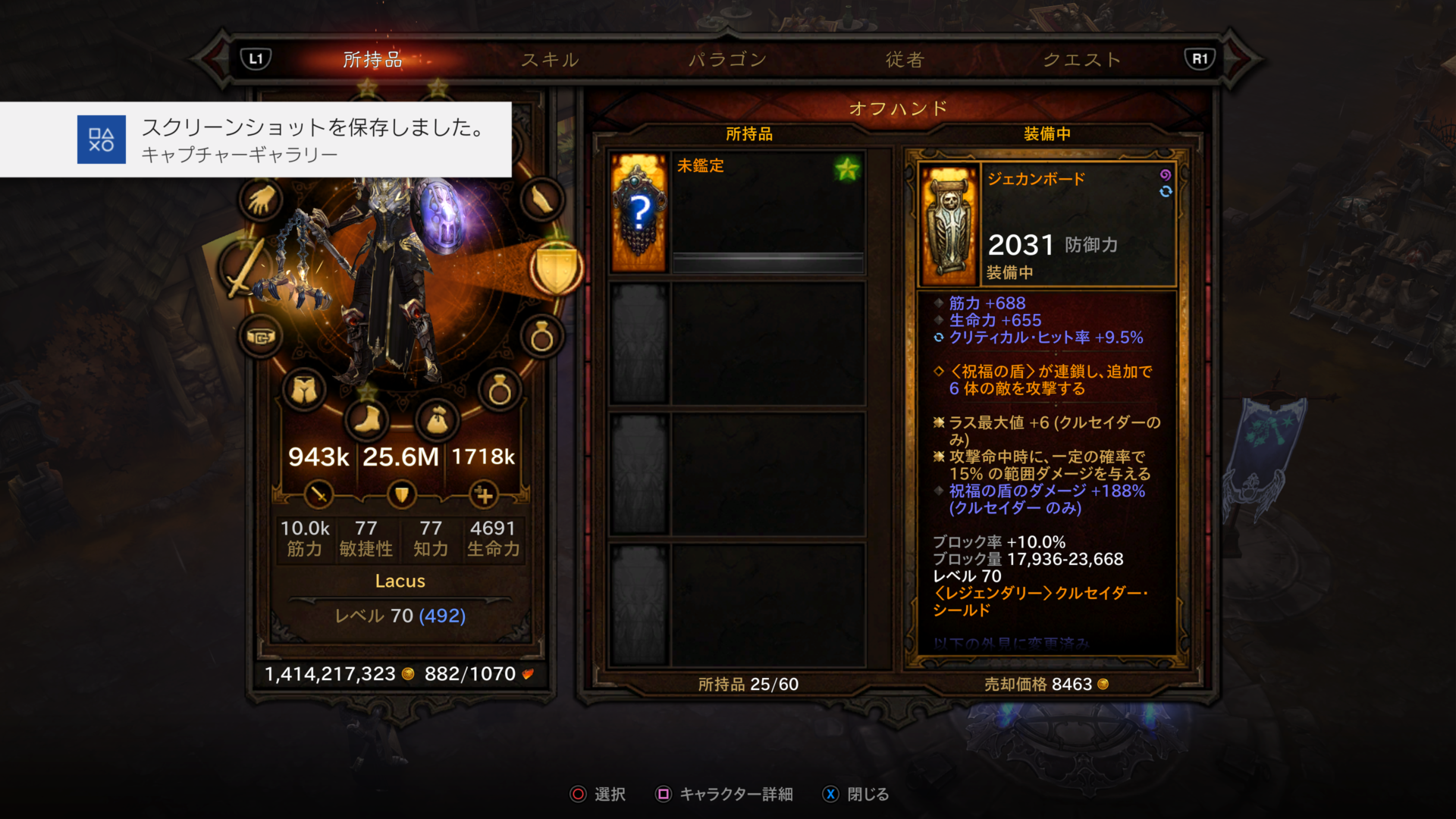Go to the クエスト tab
This screenshot has height=819, width=1456.
(1082, 60)
